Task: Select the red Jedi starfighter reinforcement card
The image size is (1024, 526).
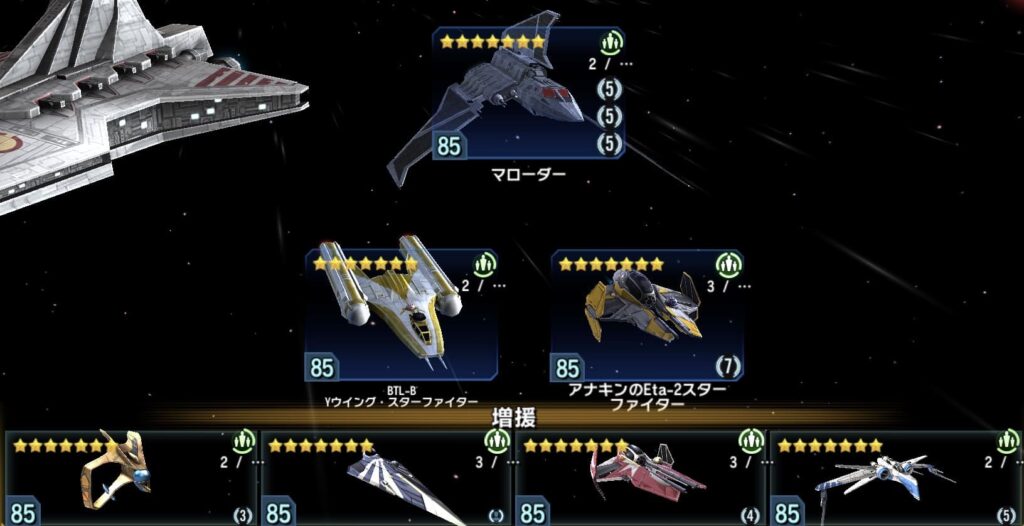Action: pos(640,478)
